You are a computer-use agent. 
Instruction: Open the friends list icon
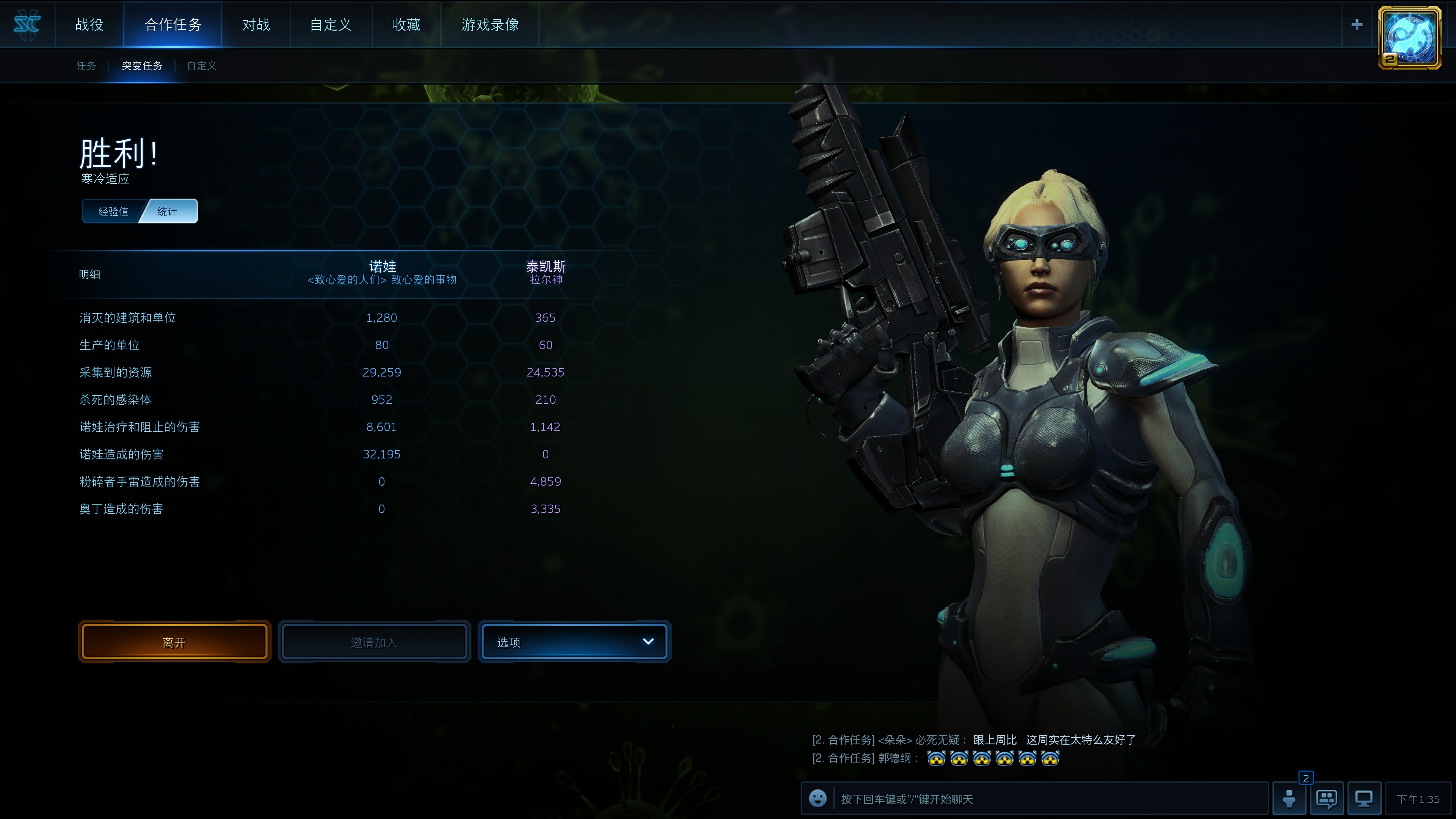click(1289, 799)
